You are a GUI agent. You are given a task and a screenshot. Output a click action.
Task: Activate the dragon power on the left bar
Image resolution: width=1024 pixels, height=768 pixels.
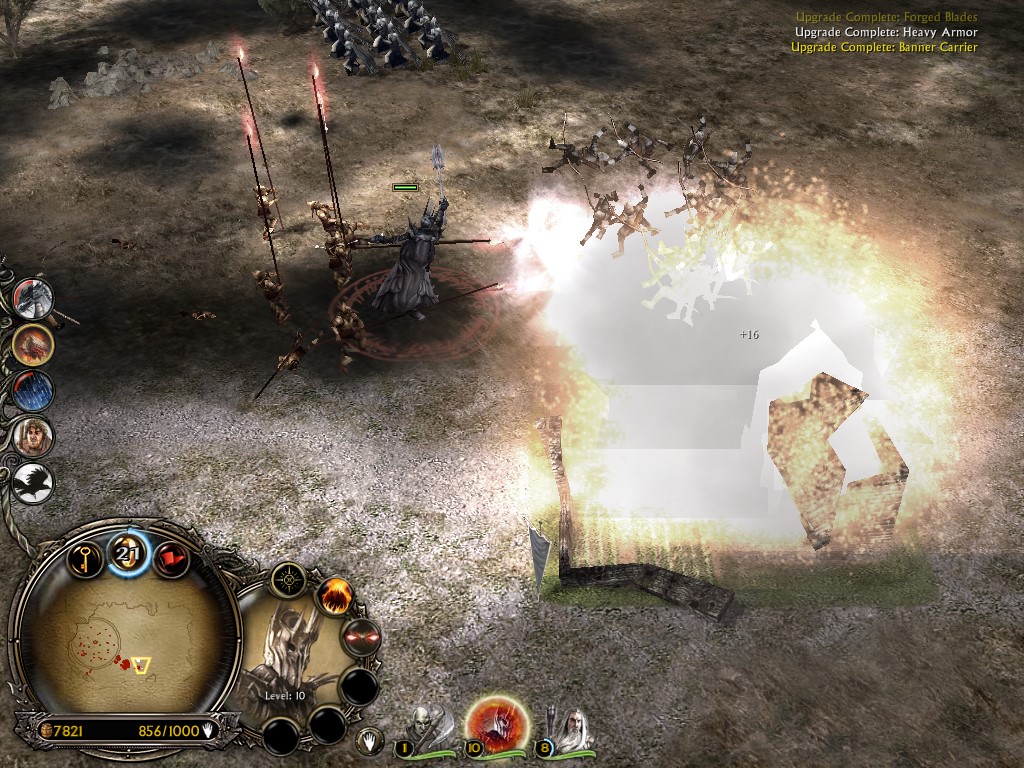[33, 298]
